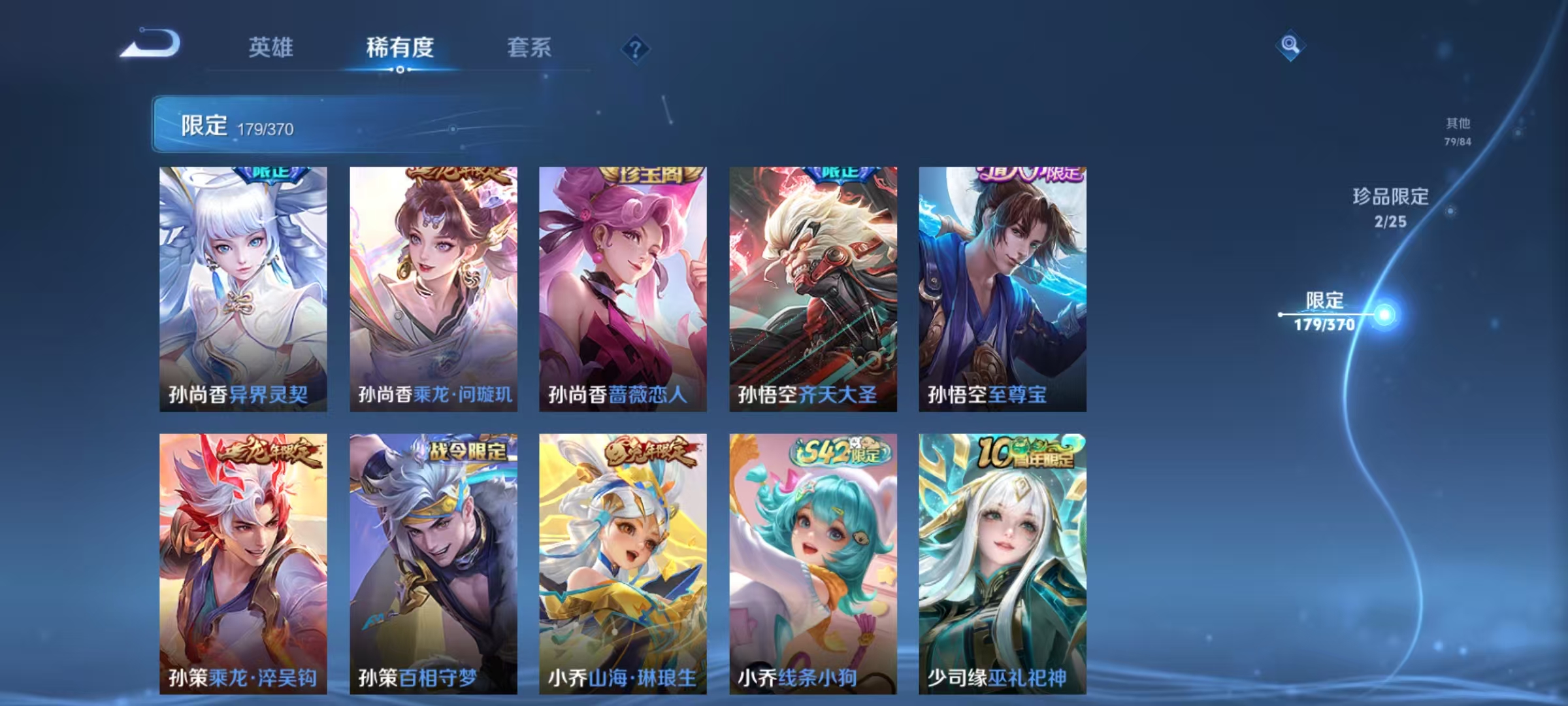Switch to the 套系 tab
1568x706 pixels.
pyautogui.click(x=530, y=48)
